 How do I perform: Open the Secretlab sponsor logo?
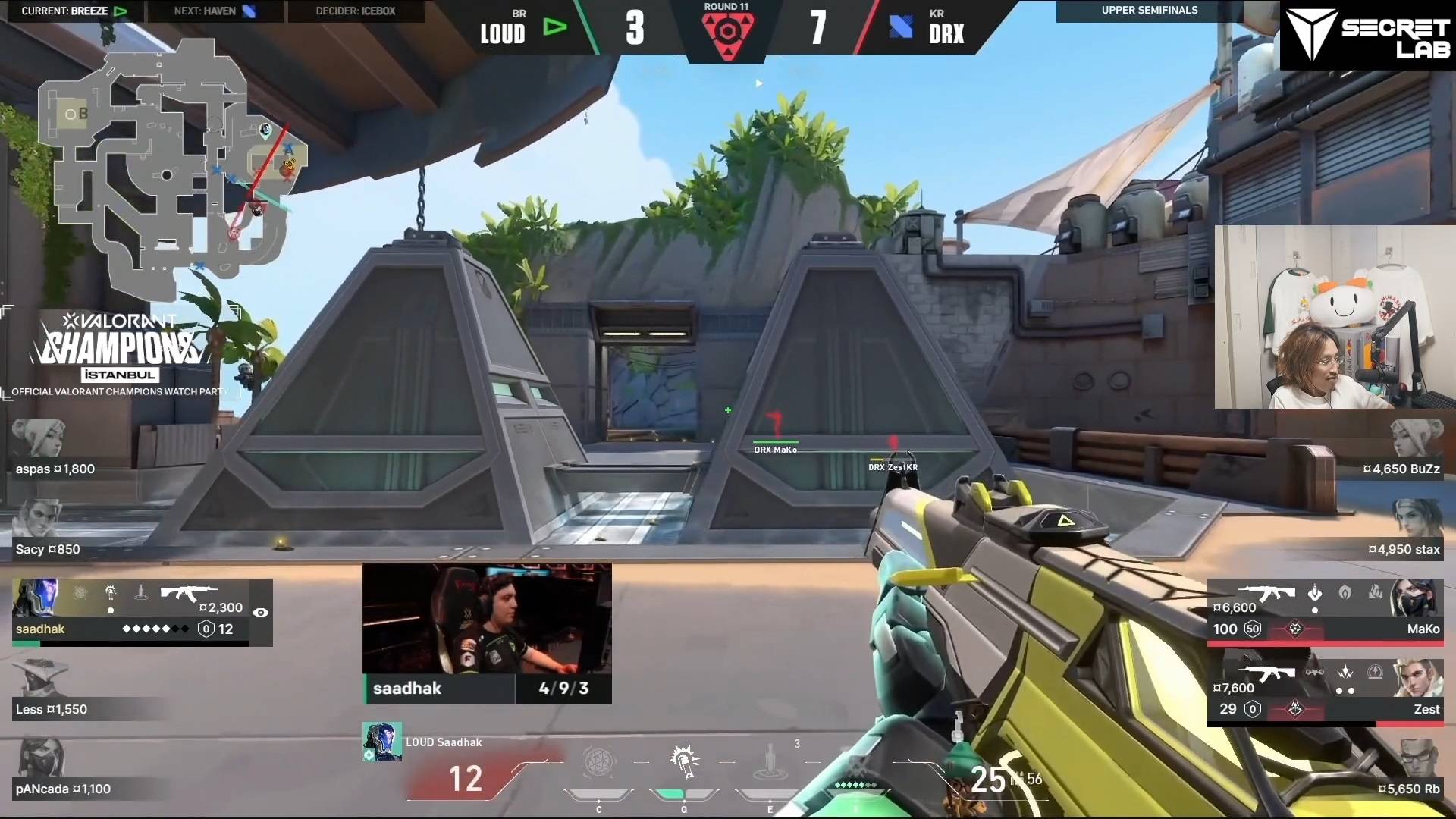[1368, 36]
